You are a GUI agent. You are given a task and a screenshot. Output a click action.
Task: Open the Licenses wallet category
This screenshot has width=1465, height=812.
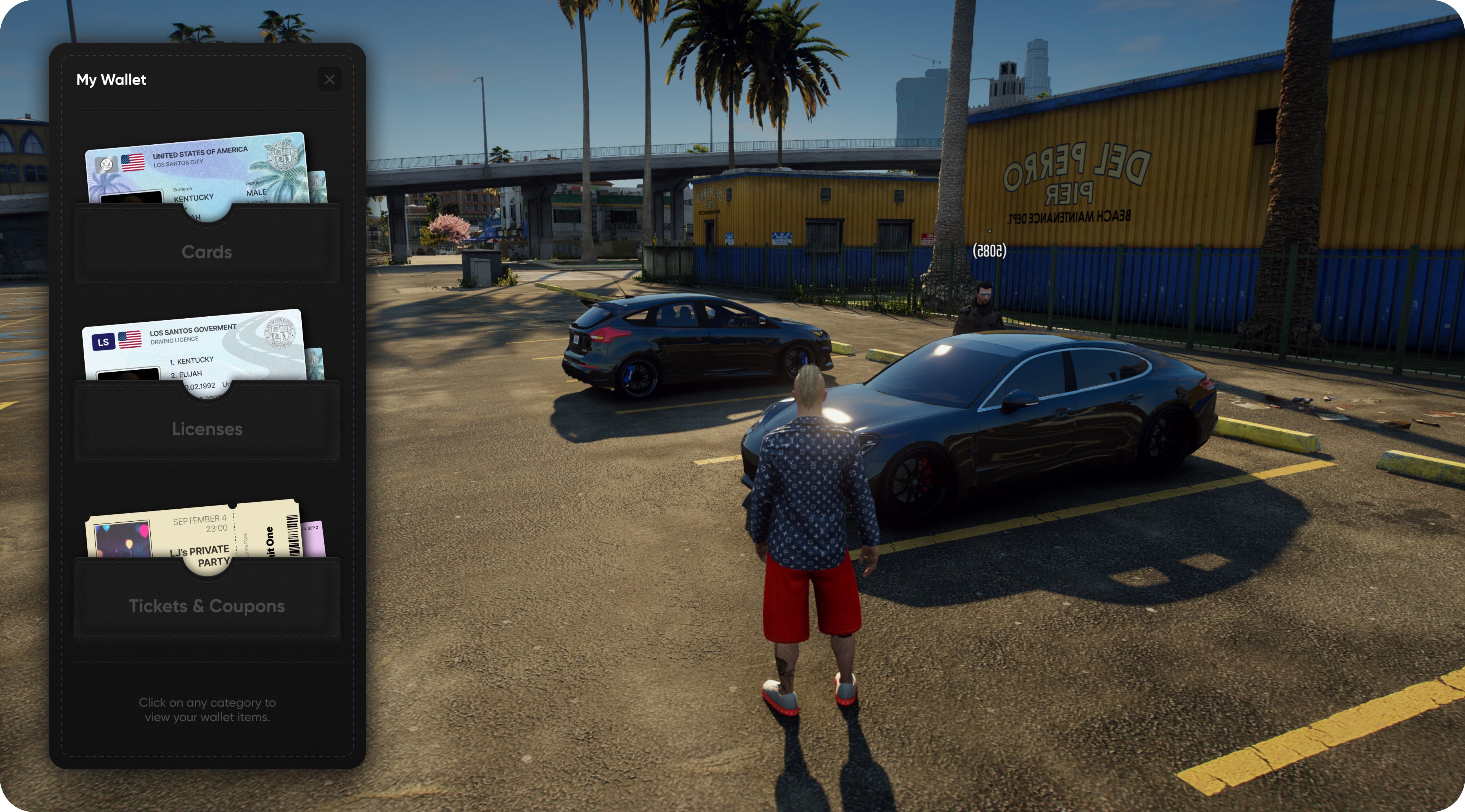[x=207, y=429]
